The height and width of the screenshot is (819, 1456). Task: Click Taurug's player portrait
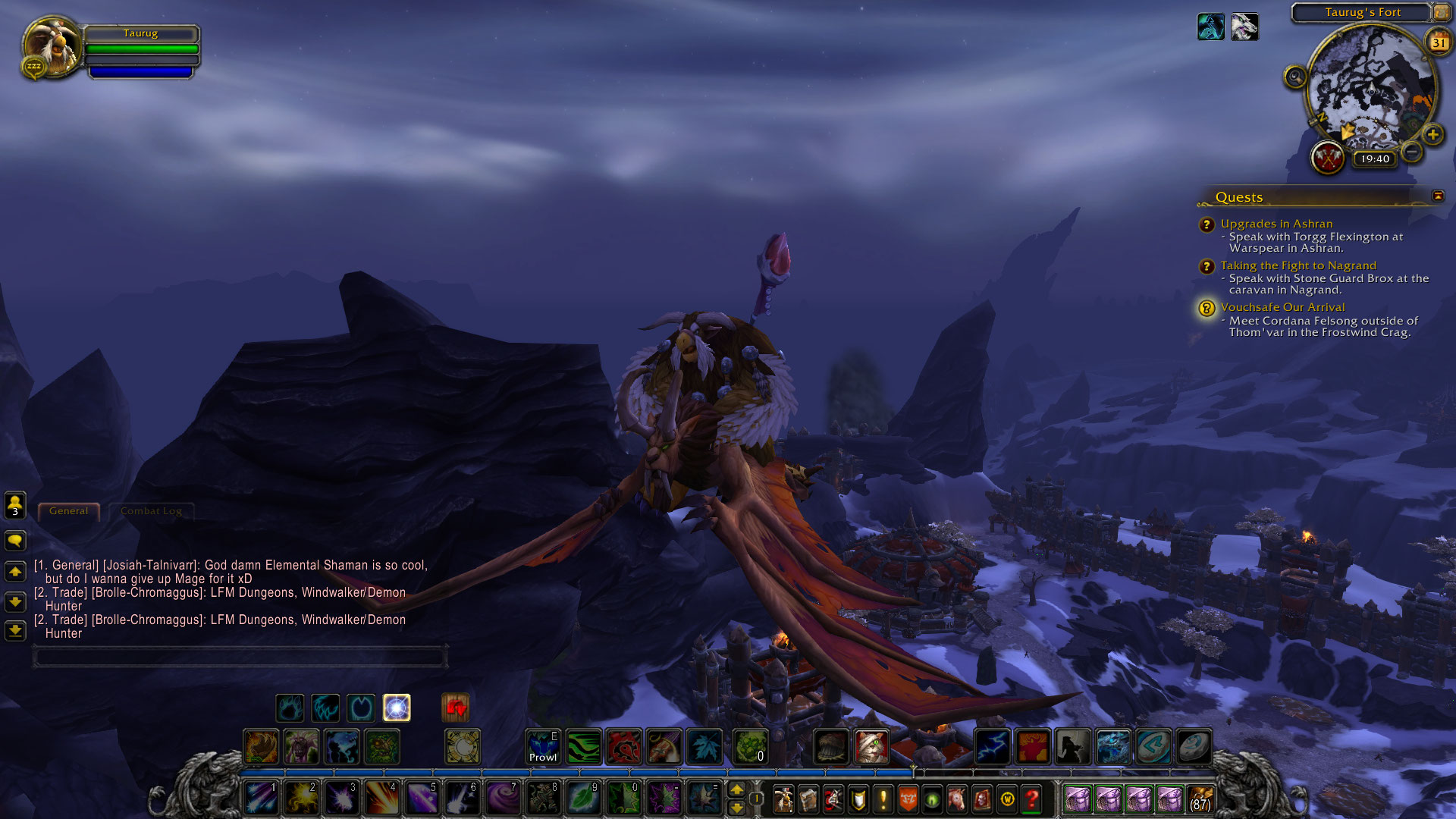pos(52,47)
